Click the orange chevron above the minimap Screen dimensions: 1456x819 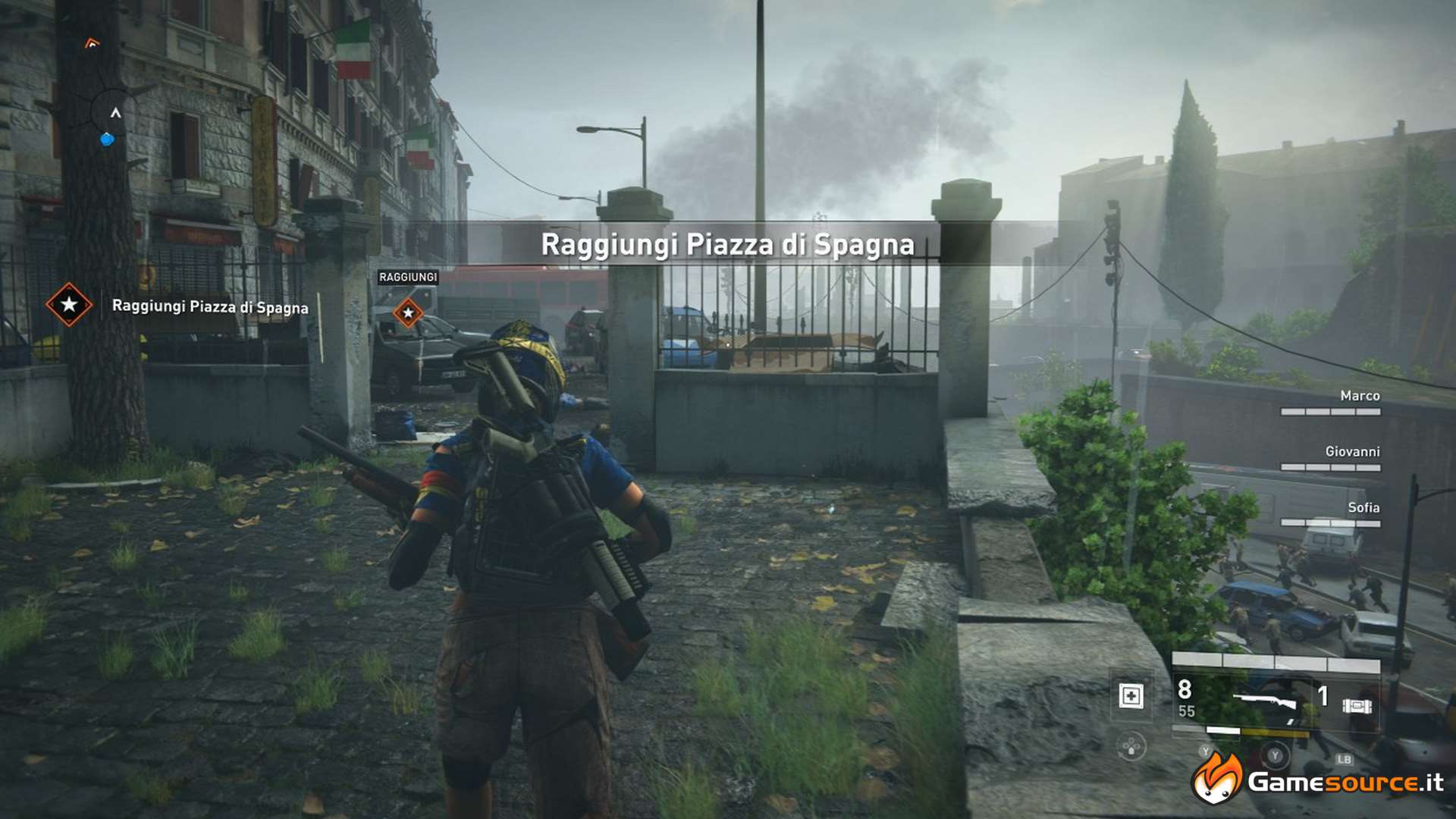click(91, 43)
